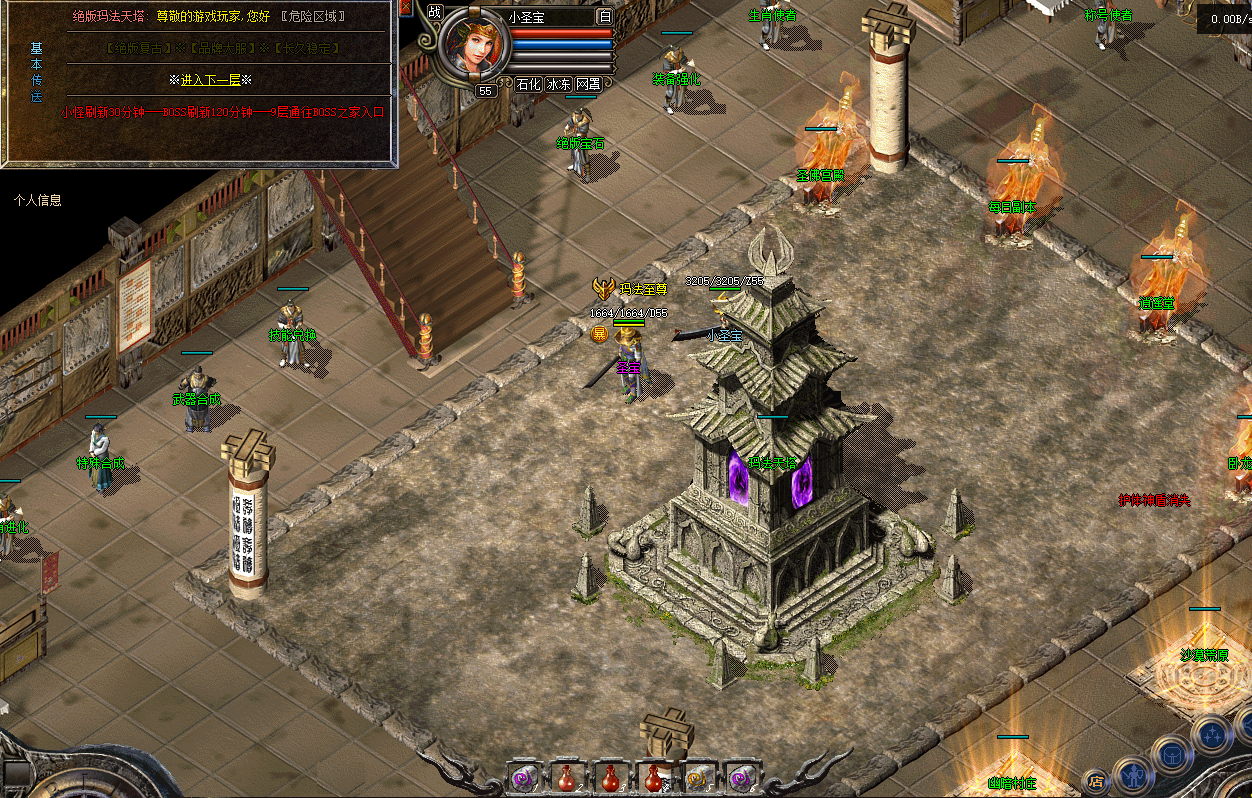Viewport: 1252px width, 798px height.
Task: Close the 玛法天塔 NPC dialog window
Action: [405, 8]
